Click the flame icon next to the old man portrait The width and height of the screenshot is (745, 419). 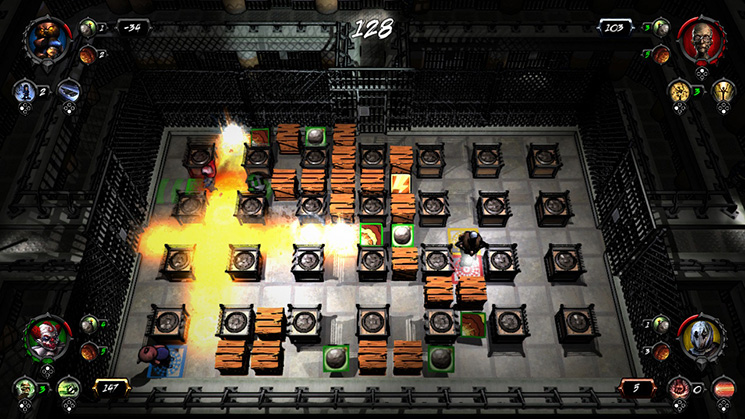659,54
